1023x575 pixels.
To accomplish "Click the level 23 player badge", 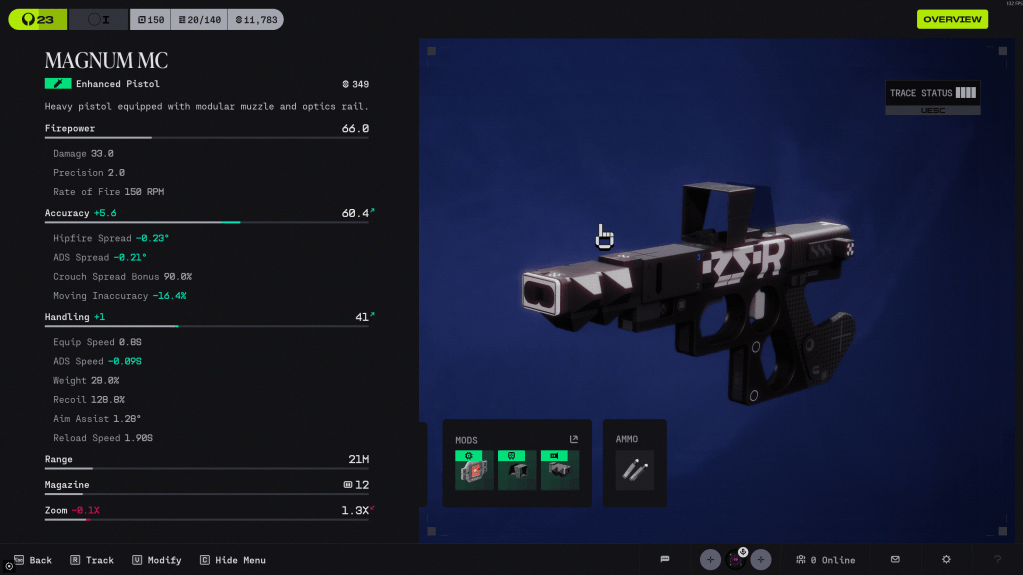I will pos(38,19).
